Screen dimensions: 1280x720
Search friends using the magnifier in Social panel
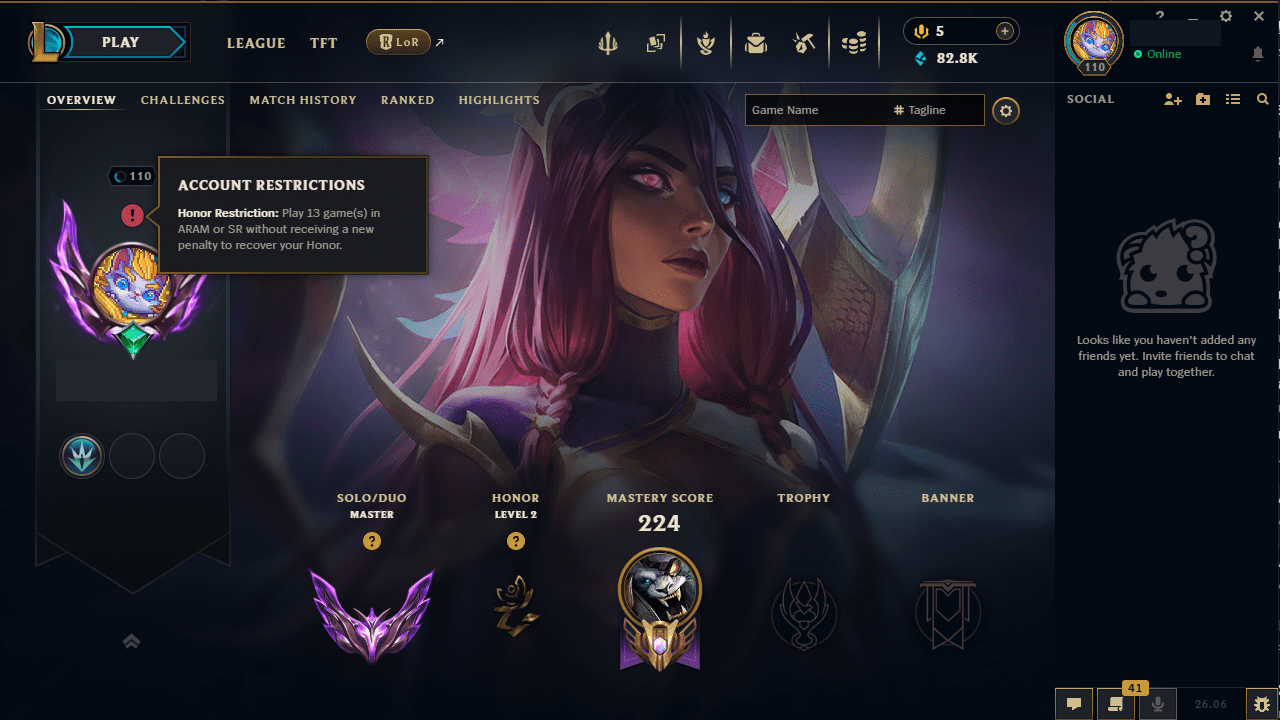click(x=1263, y=99)
